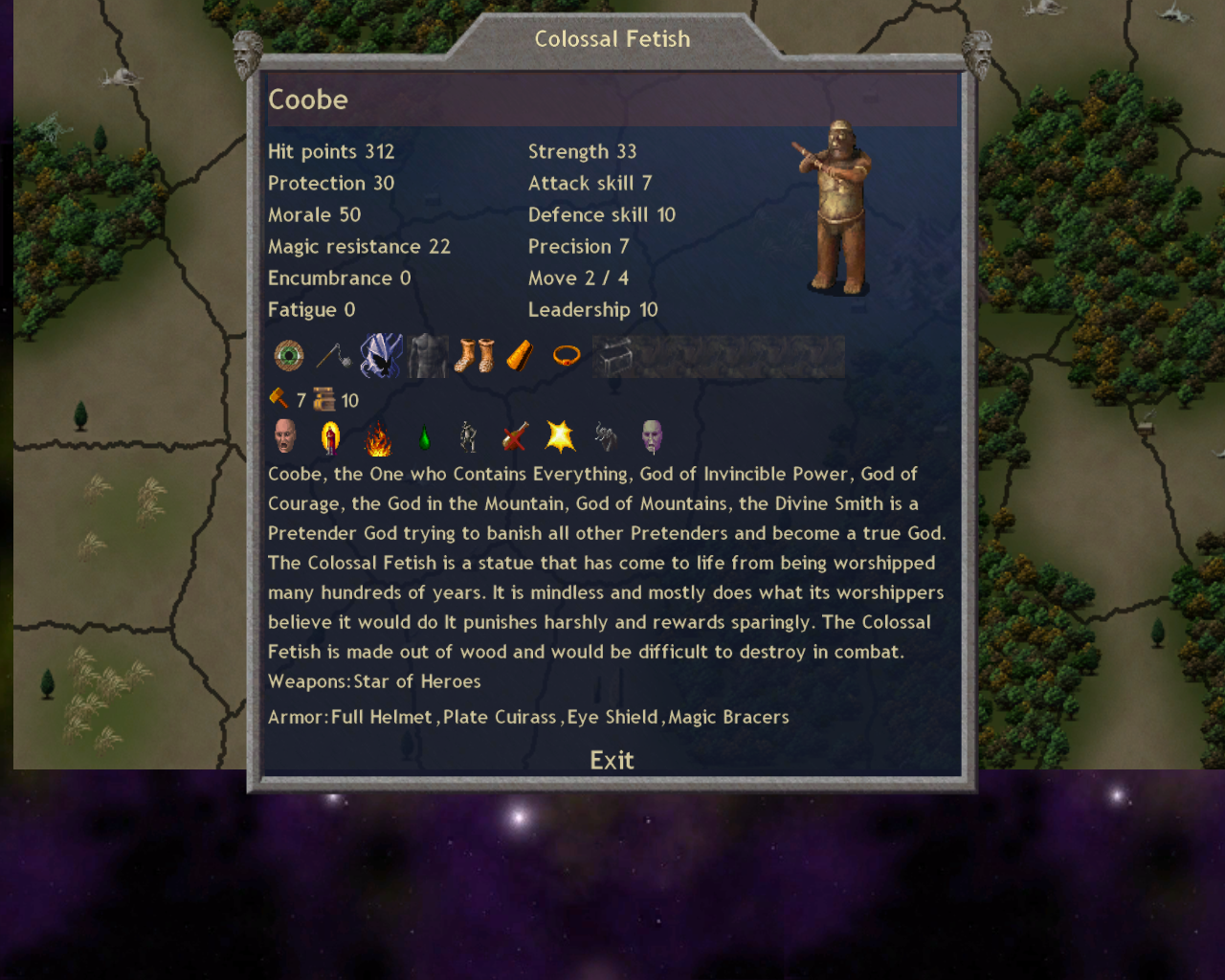Choose the empty body armor slot
The height and width of the screenshot is (980, 1225).
coord(427,356)
